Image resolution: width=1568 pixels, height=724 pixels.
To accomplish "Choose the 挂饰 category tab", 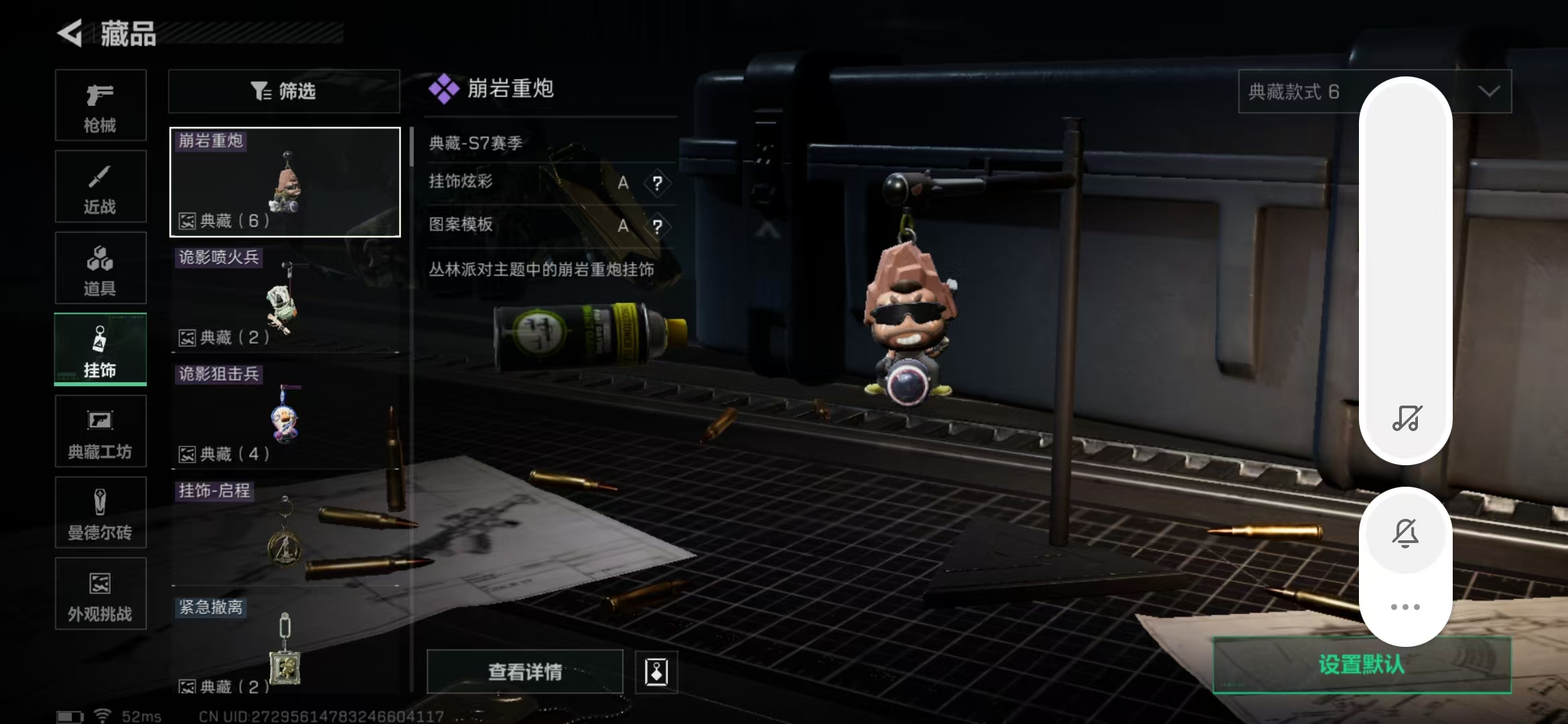I will (x=101, y=349).
